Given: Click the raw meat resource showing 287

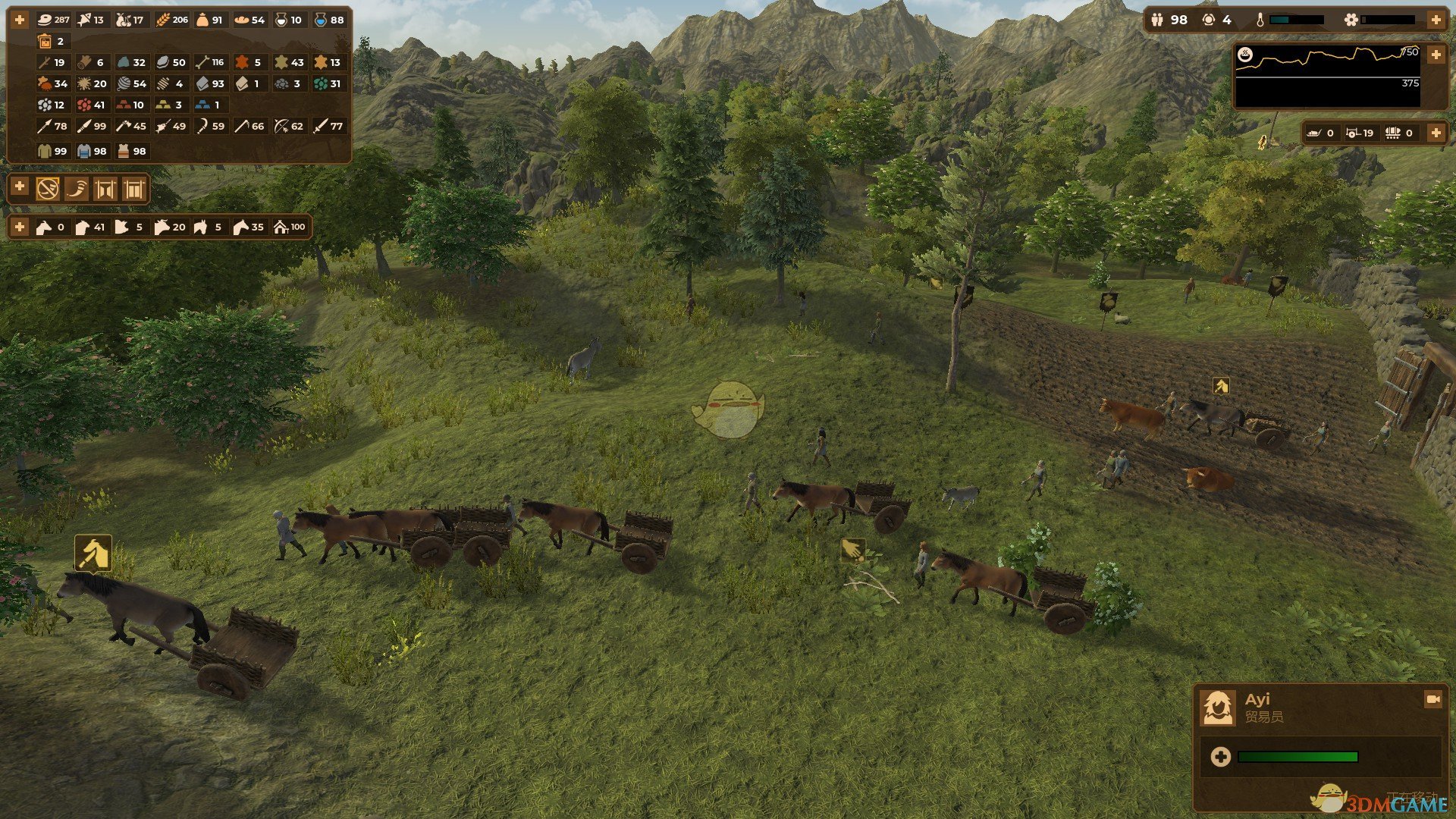Looking at the screenshot, I should point(53,20).
